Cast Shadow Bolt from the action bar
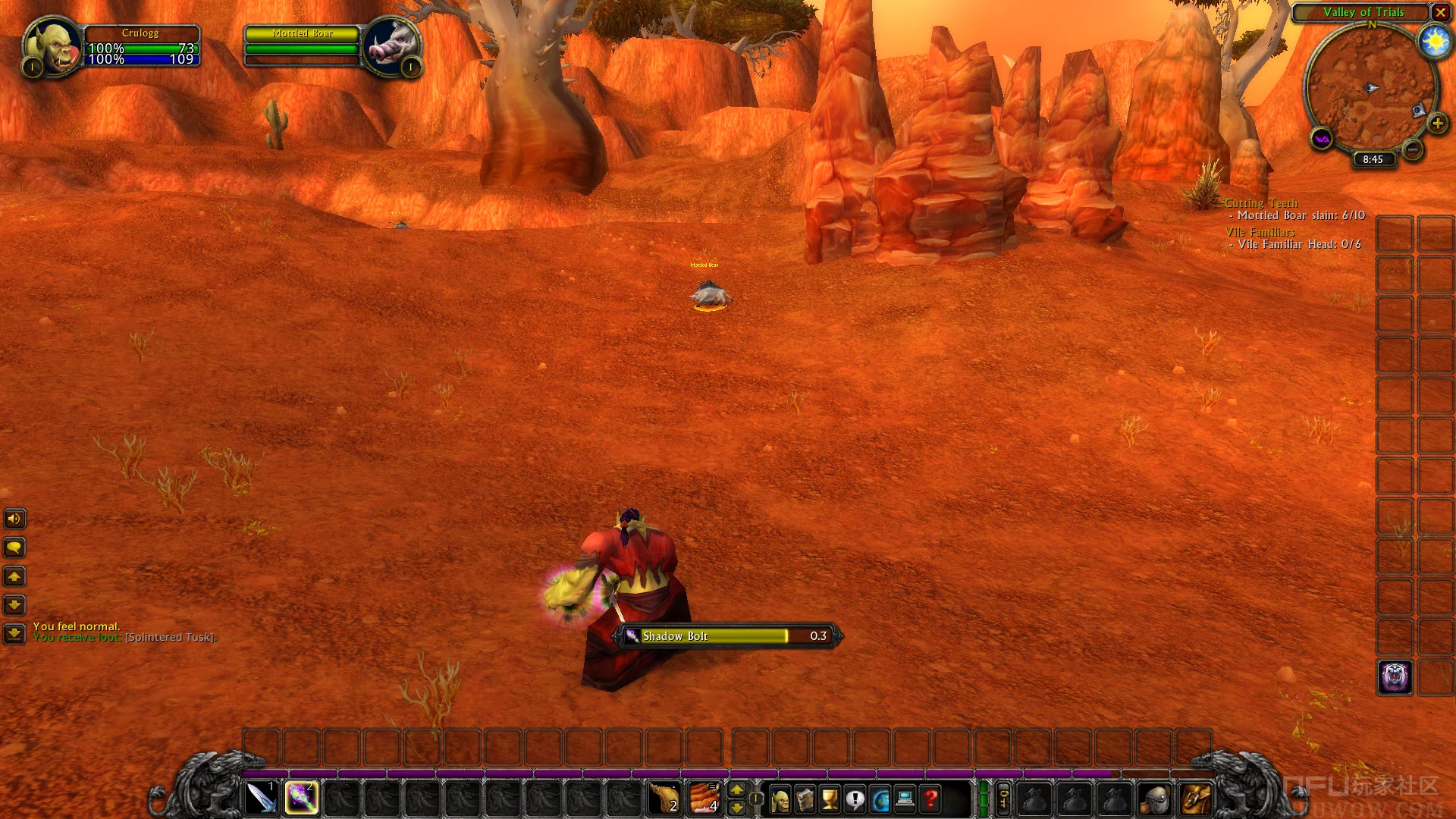The image size is (1456, 819). coord(301,799)
